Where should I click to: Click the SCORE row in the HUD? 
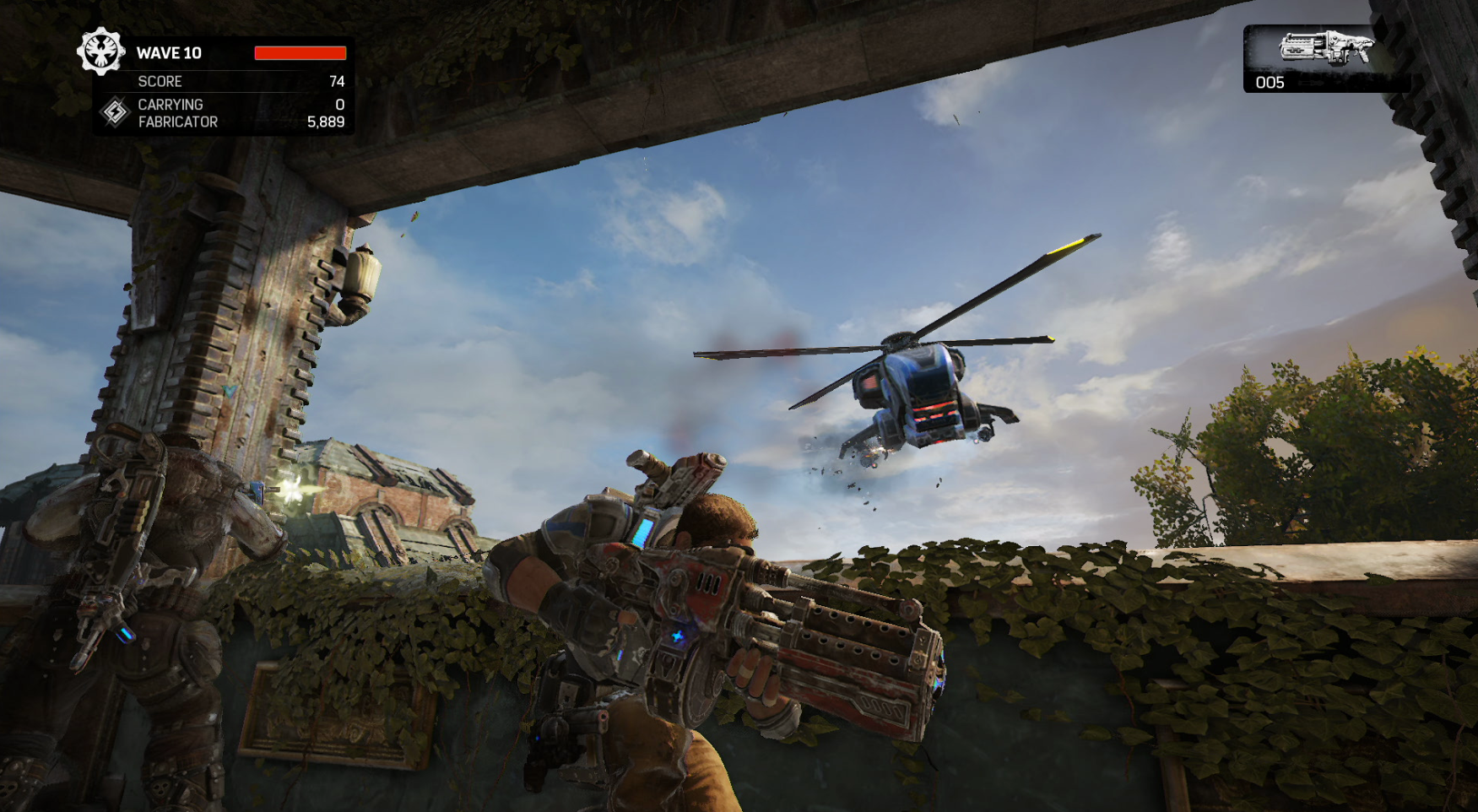point(160,82)
